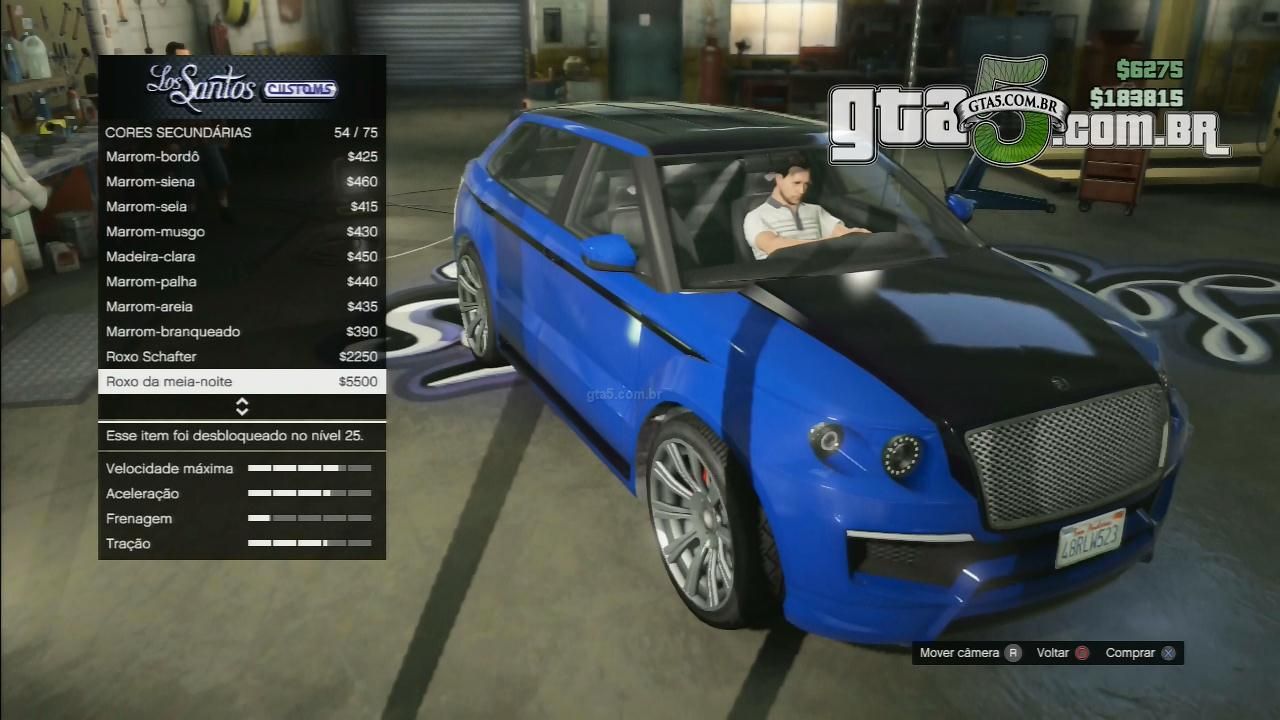Pick Marrom-areia for $435
Viewport: 1280px width, 720px height.
click(x=241, y=307)
